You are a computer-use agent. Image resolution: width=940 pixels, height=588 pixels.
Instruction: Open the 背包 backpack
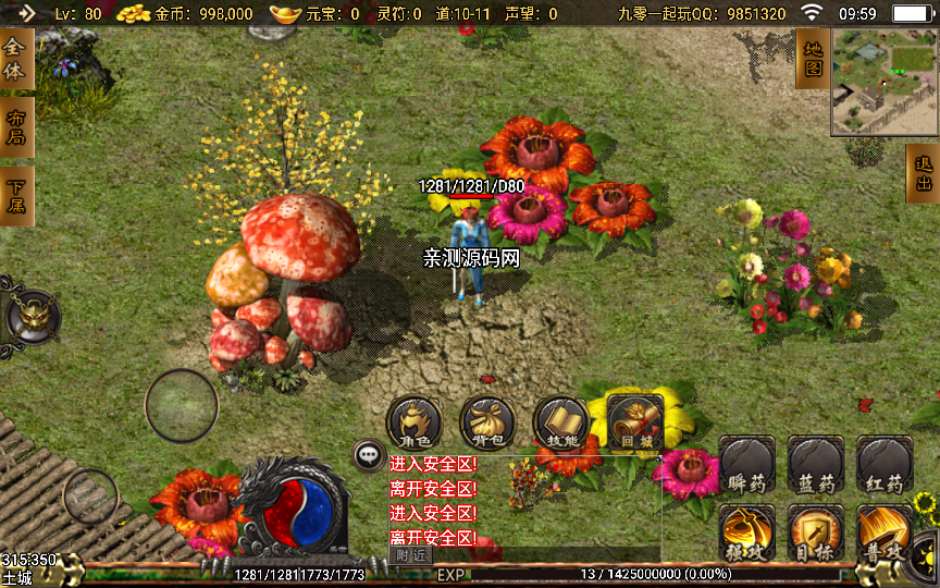click(x=488, y=423)
